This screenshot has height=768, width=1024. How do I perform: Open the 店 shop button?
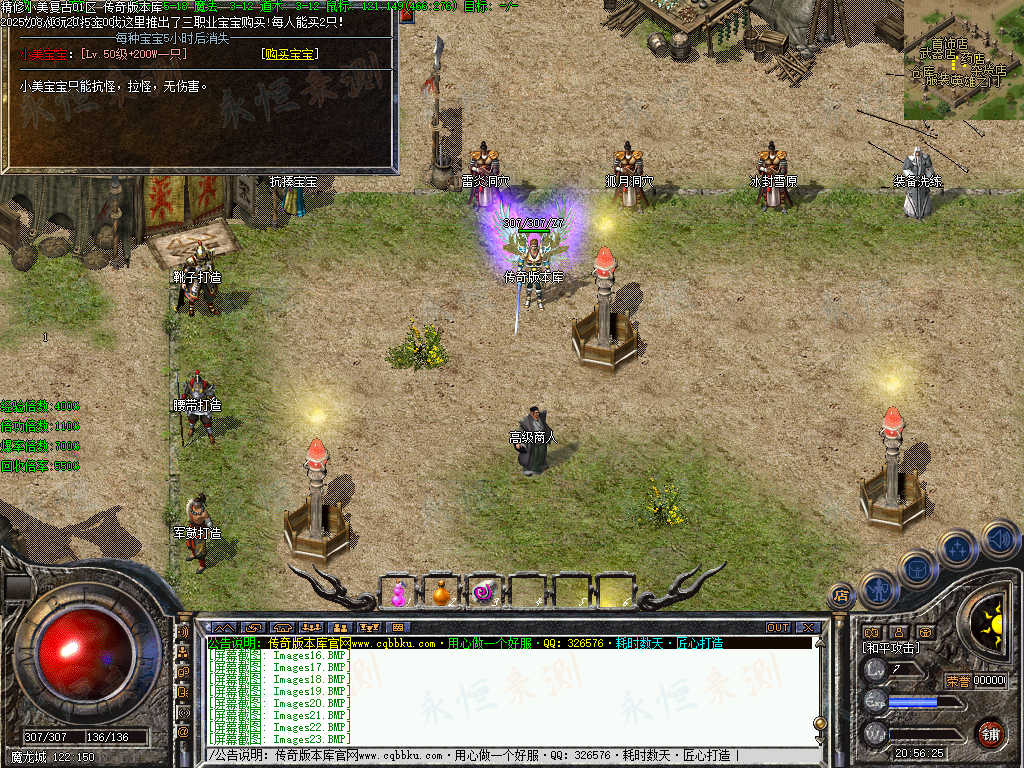[x=841, y=597]
